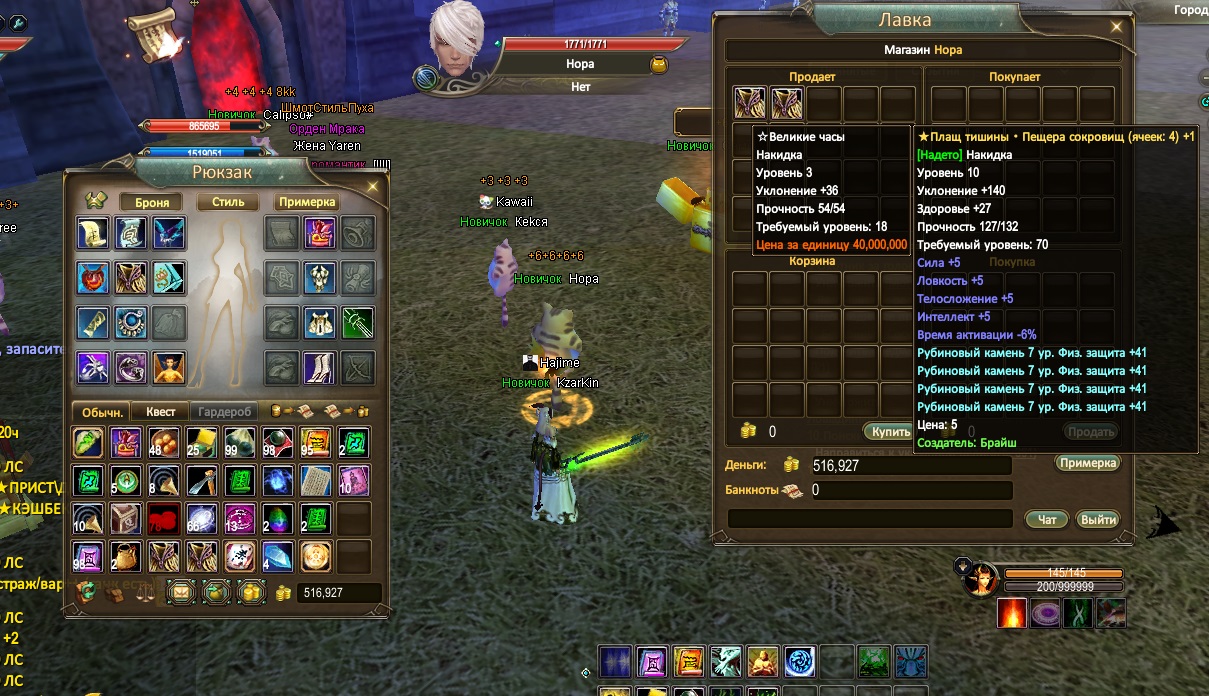
Task: Select the first cloak in Продает
Action: click(x=750, y=103)
